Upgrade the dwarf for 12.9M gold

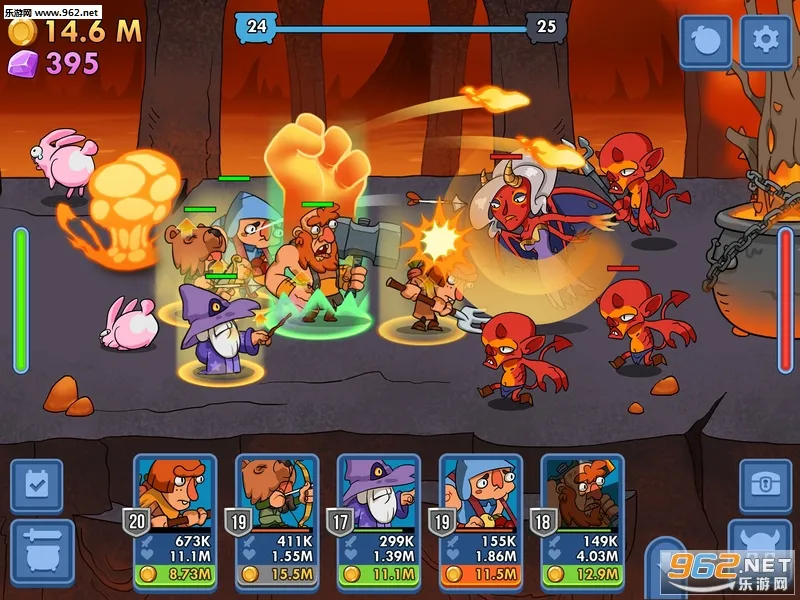point(583,575)
